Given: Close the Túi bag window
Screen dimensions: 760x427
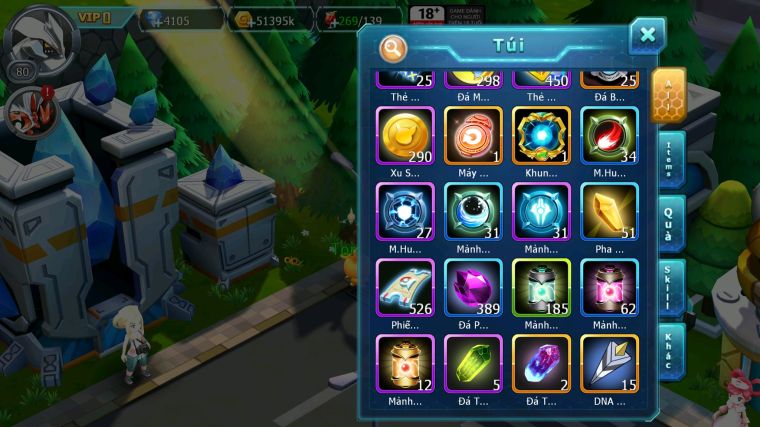Looking at the screenshot, I should (647, 36).
